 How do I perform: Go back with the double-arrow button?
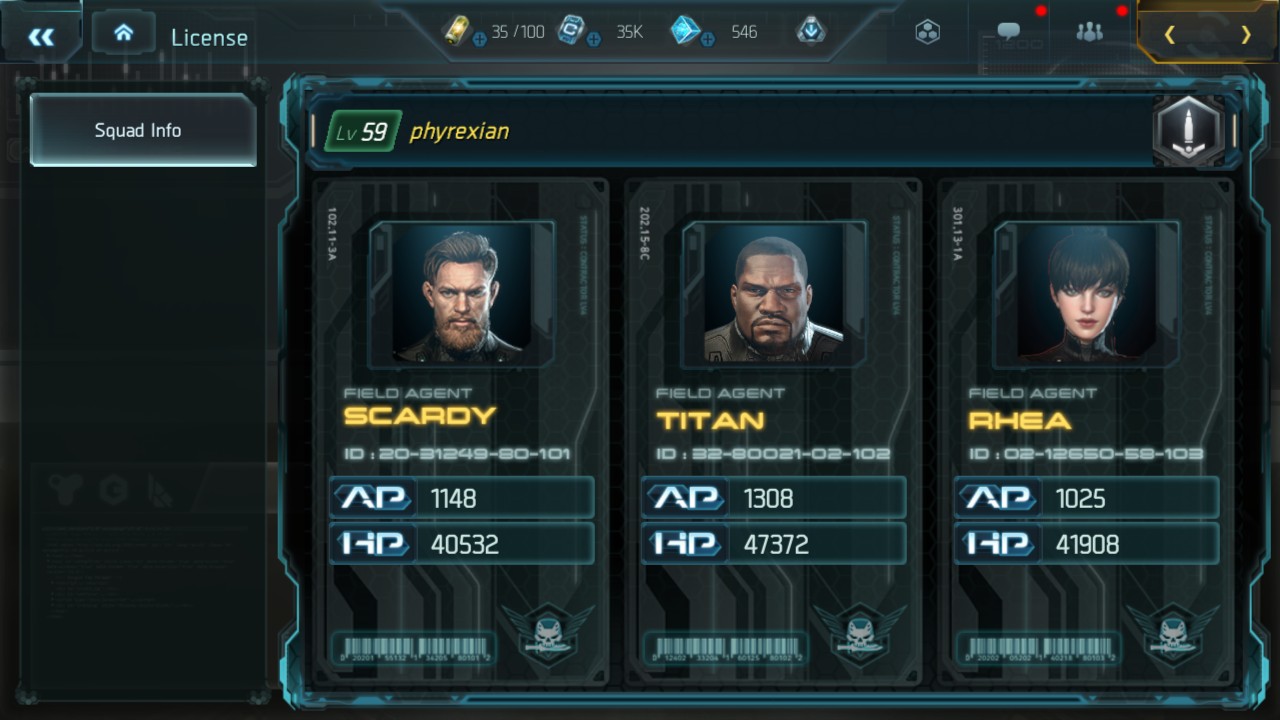pos(41,37)
